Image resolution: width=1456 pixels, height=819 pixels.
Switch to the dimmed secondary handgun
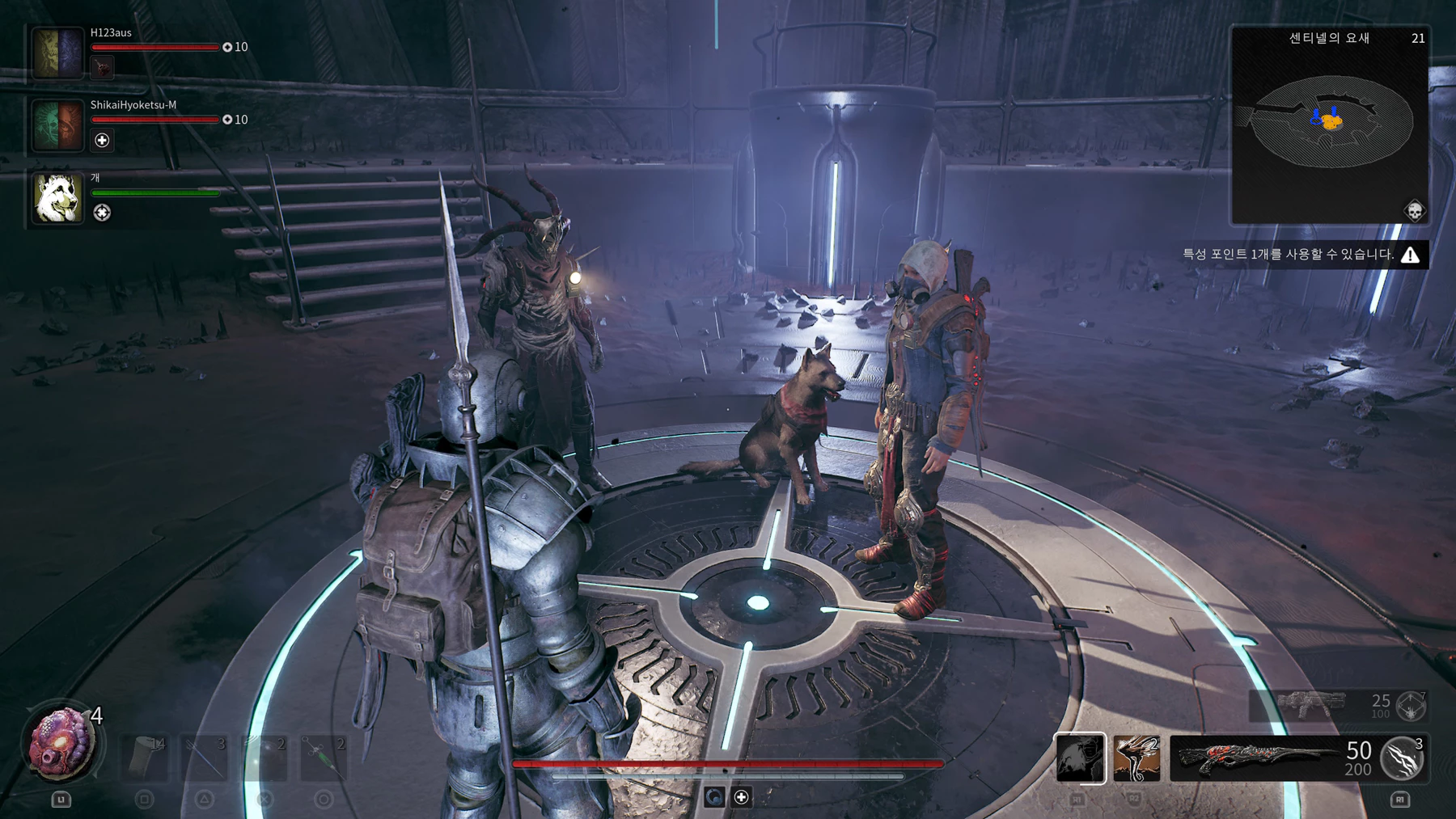[x=1310, y=705]
